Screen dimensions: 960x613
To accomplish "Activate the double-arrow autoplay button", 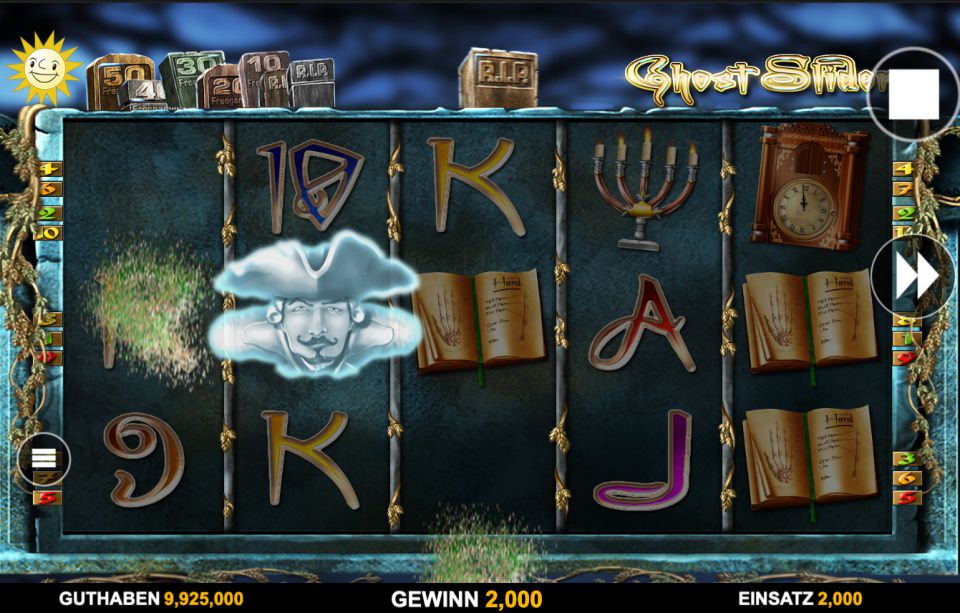I will coord(916,276).
